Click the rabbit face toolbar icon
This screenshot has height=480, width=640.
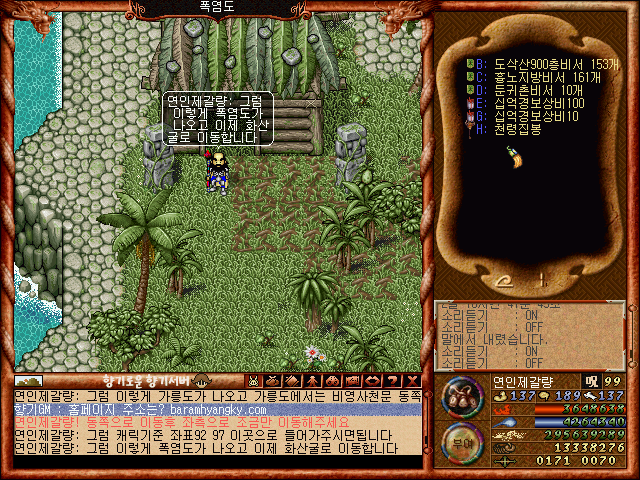pos(254,380)
